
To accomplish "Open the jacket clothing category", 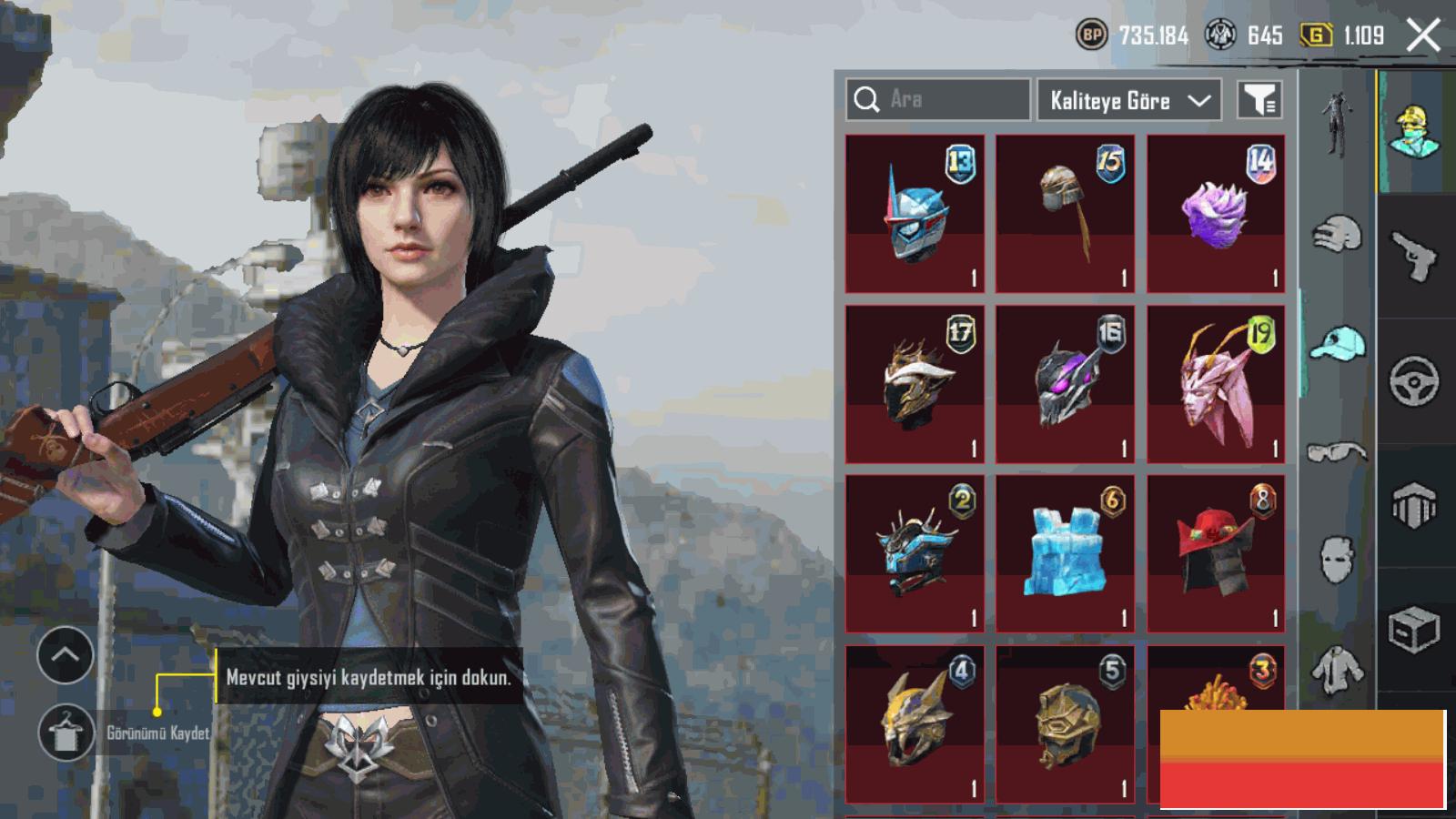I will (x=1337, y=669).
